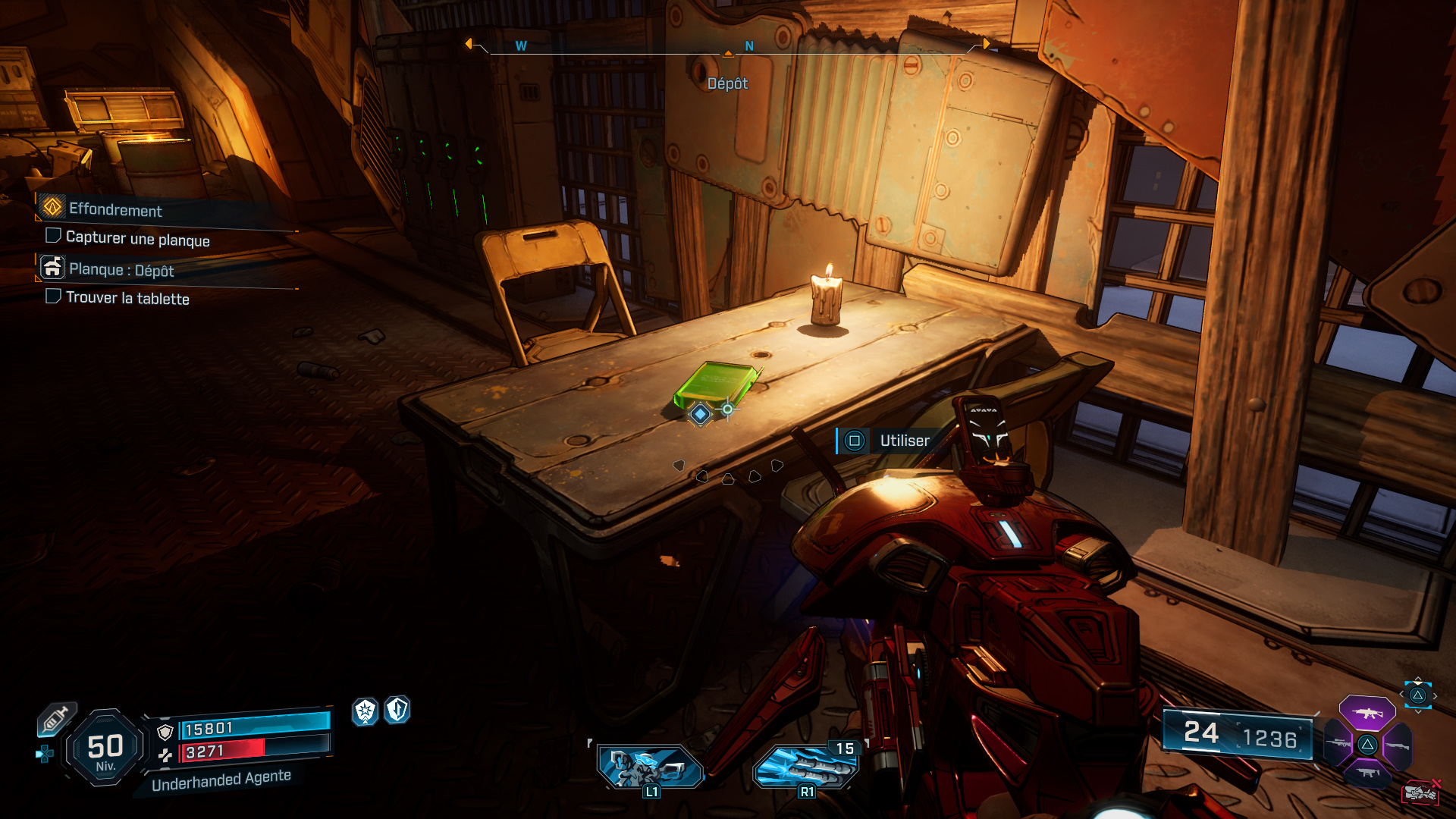Click the shield emblem beside the 15801 value

coord(165,733)
